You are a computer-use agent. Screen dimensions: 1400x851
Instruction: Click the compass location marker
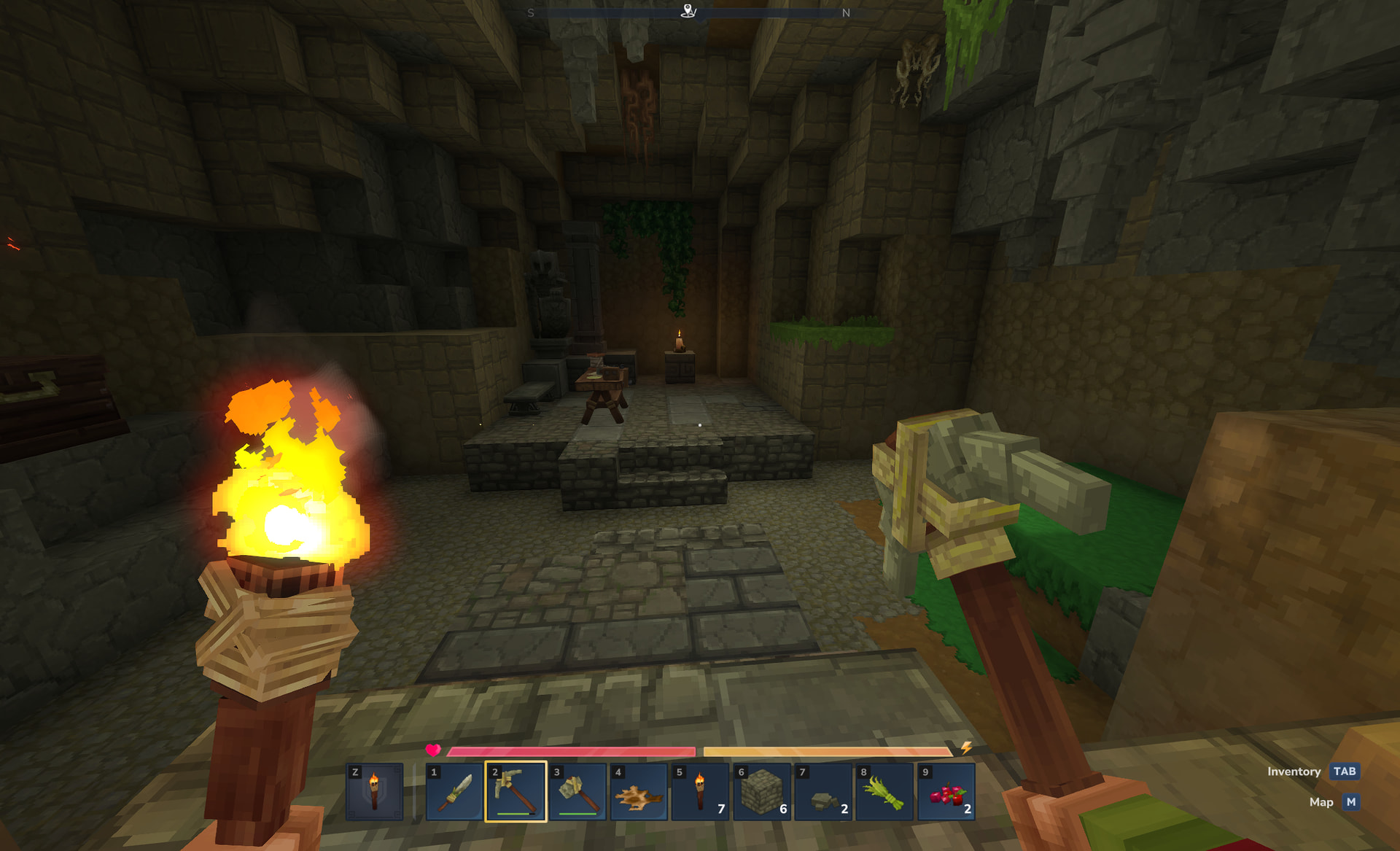click(688, 11)
